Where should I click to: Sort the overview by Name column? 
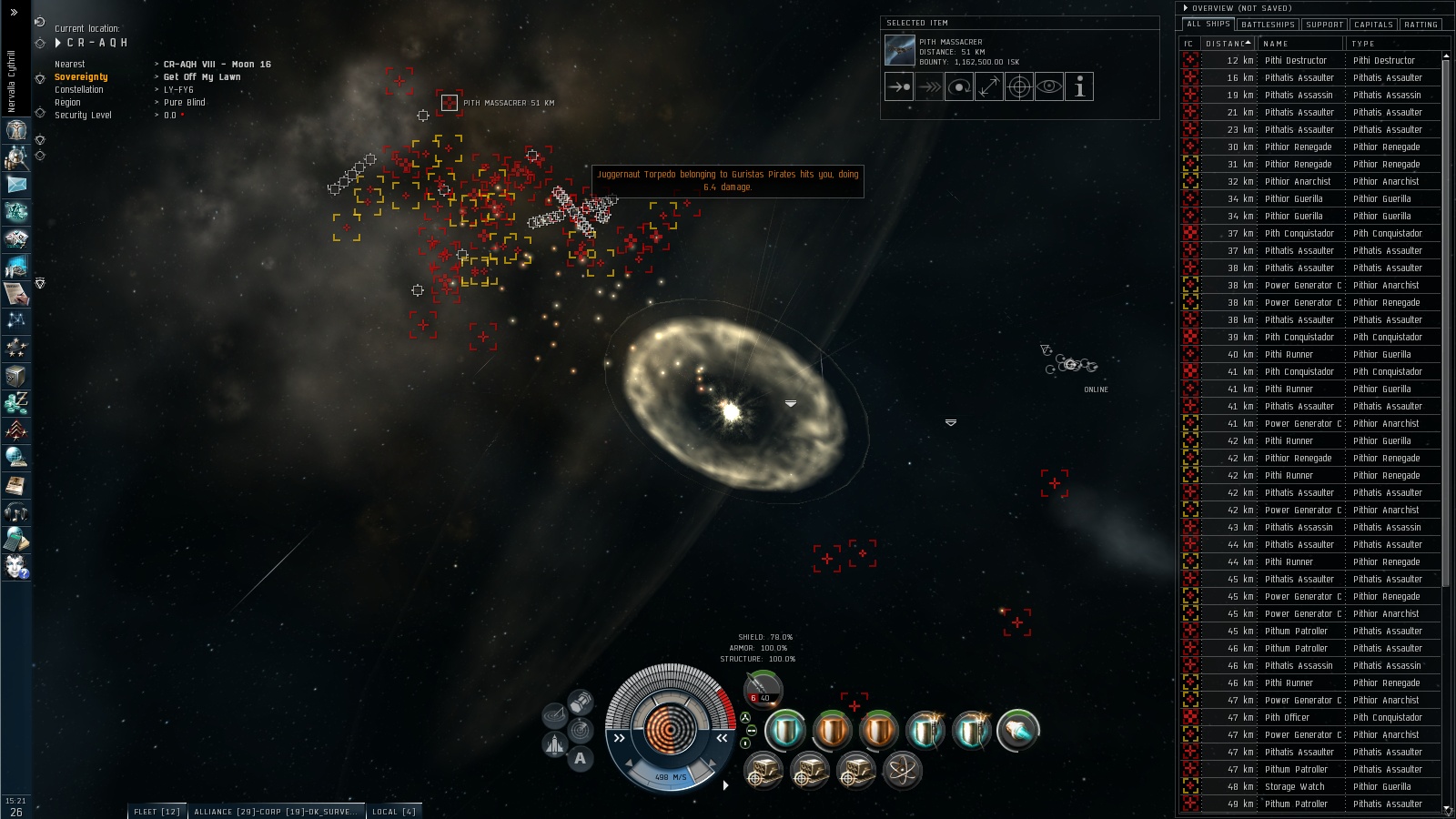pos(1301,44)
